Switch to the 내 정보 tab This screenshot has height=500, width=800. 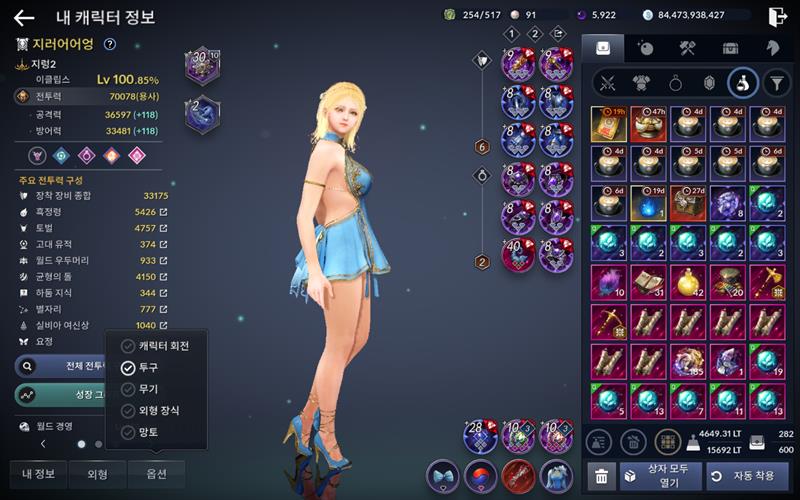point(38,473)
